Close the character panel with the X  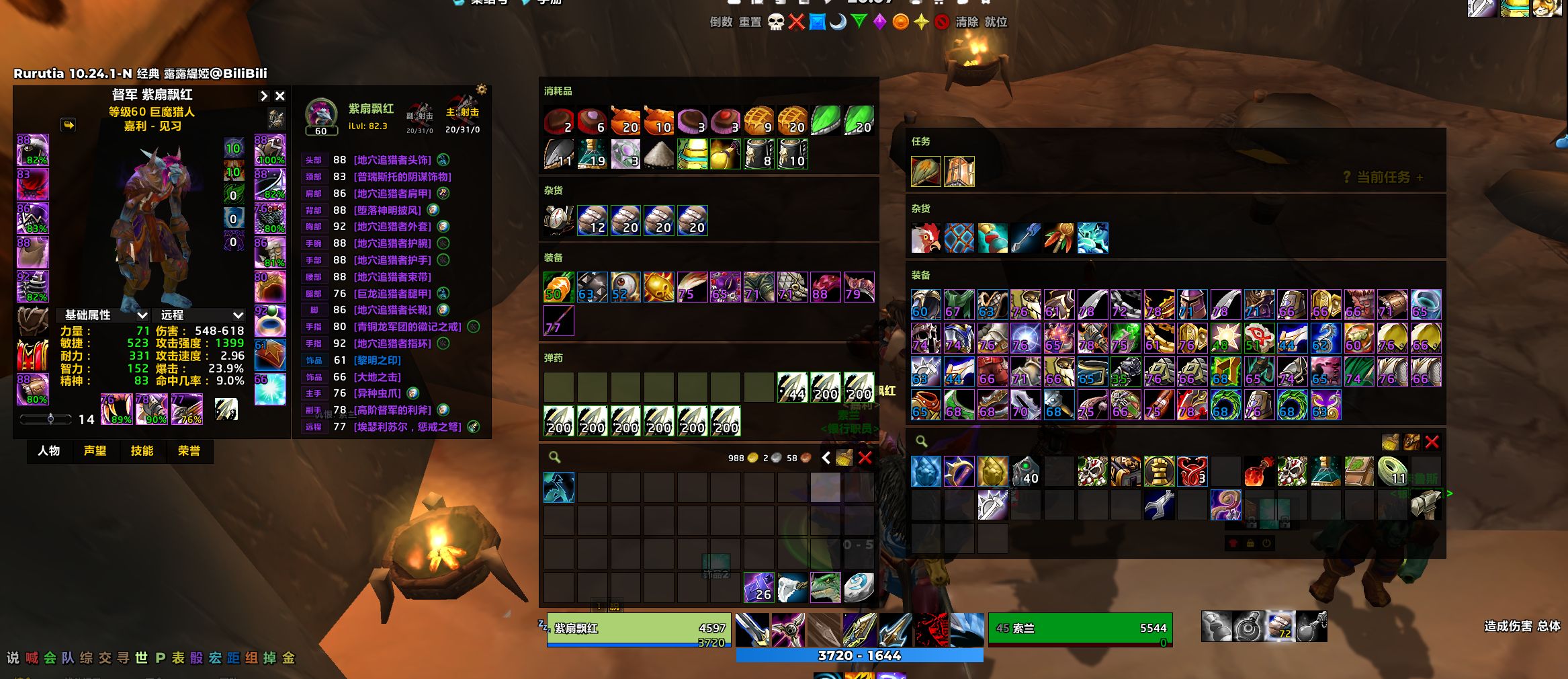[x=280, y=96]
